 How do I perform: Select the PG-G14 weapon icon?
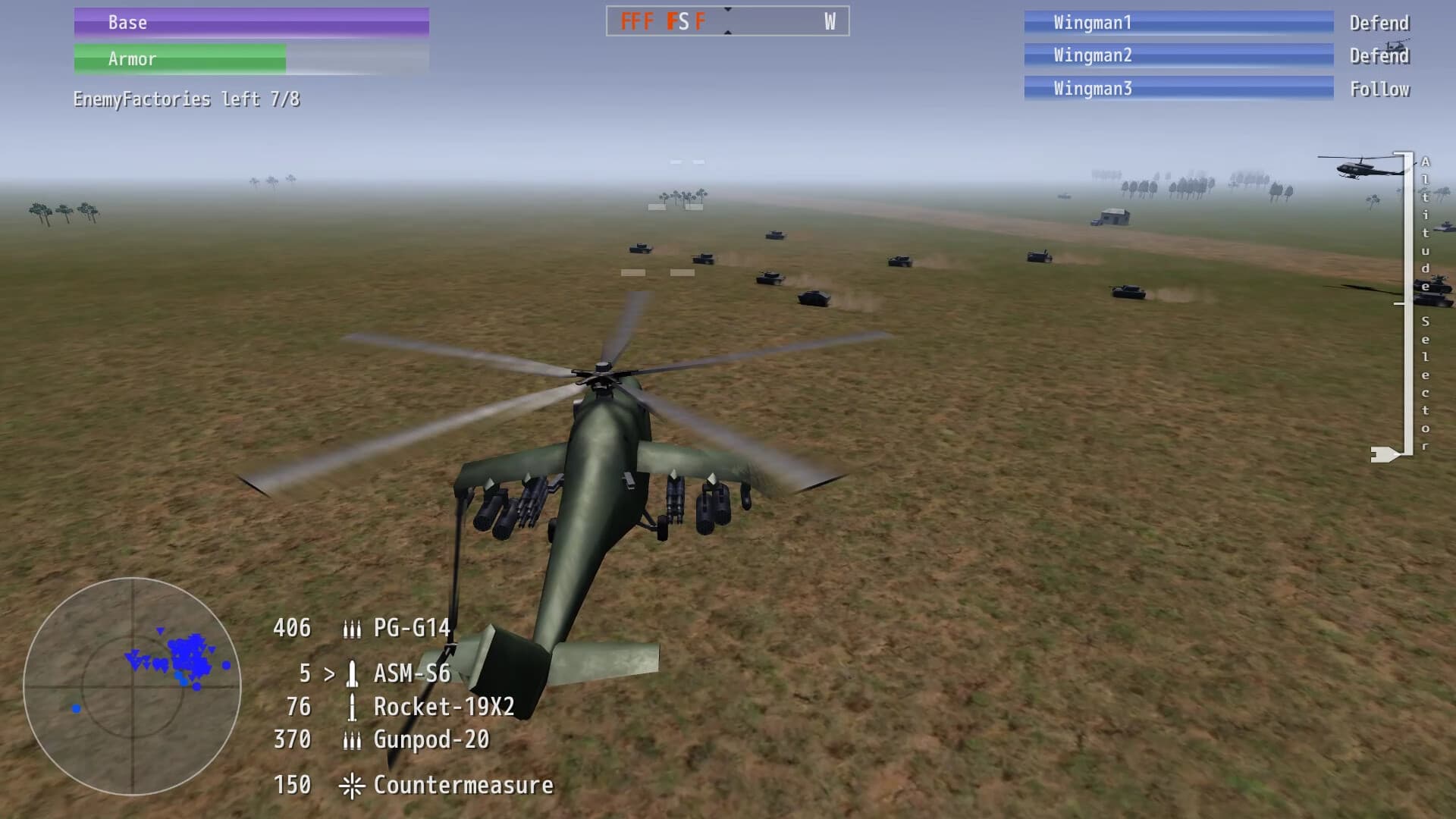tap(353, 629)
